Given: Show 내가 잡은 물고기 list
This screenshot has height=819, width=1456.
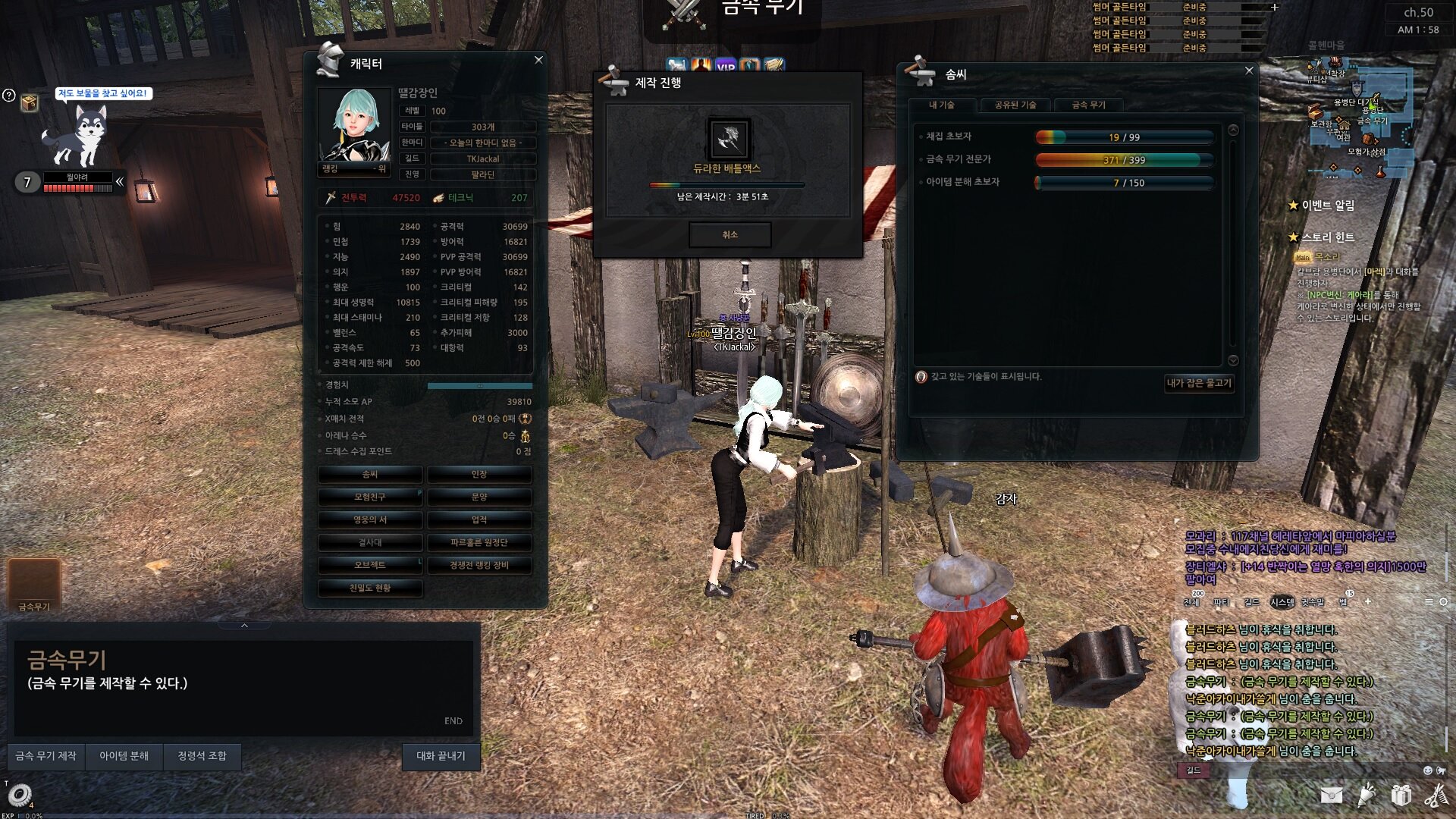Looking at the screenshot, I should pyautogui.click(x=1199, y=383).
